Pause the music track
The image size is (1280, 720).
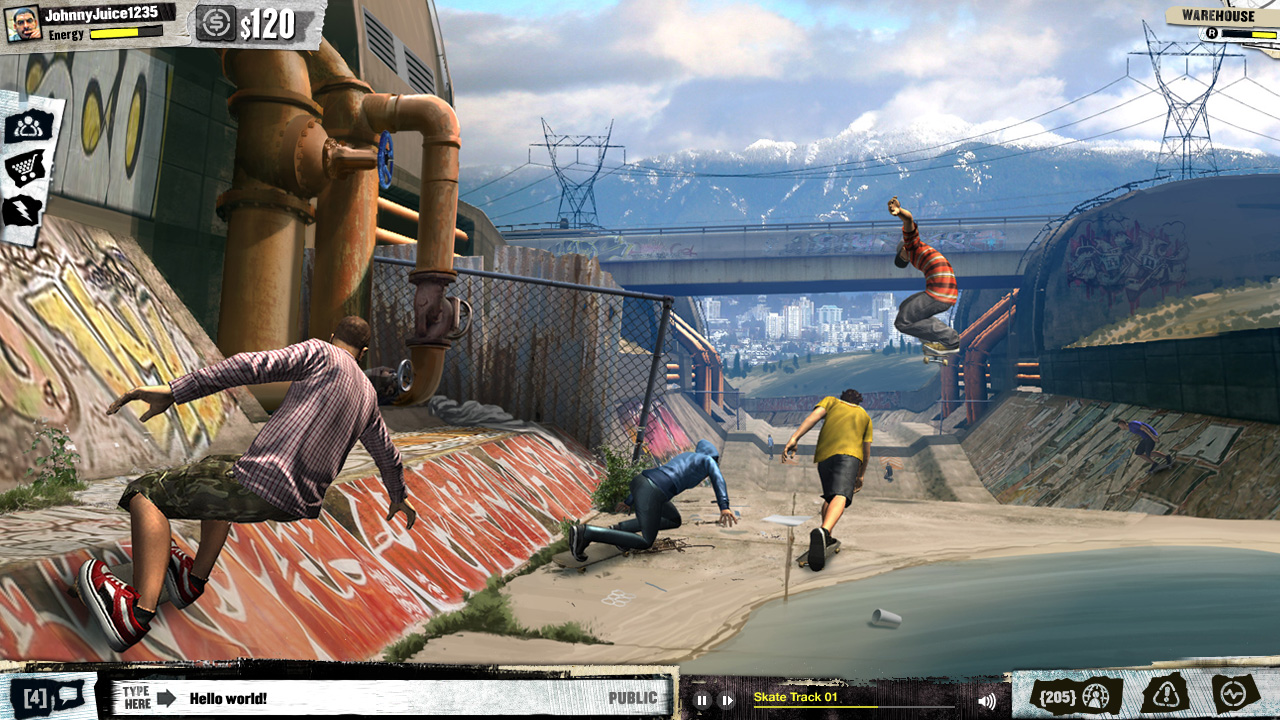(x=702, y=700)
